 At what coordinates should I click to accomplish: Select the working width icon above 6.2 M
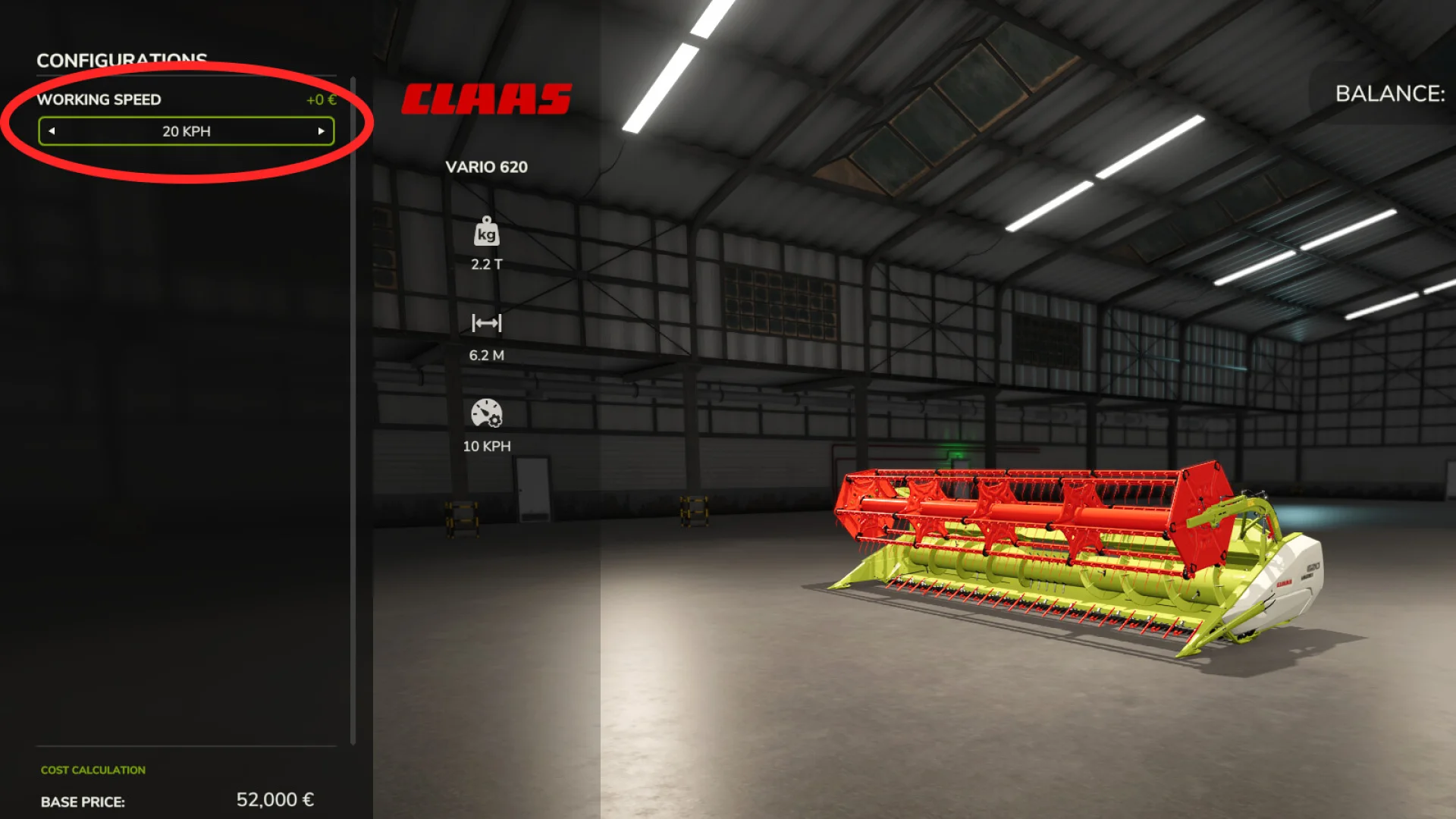click(485, 322)
